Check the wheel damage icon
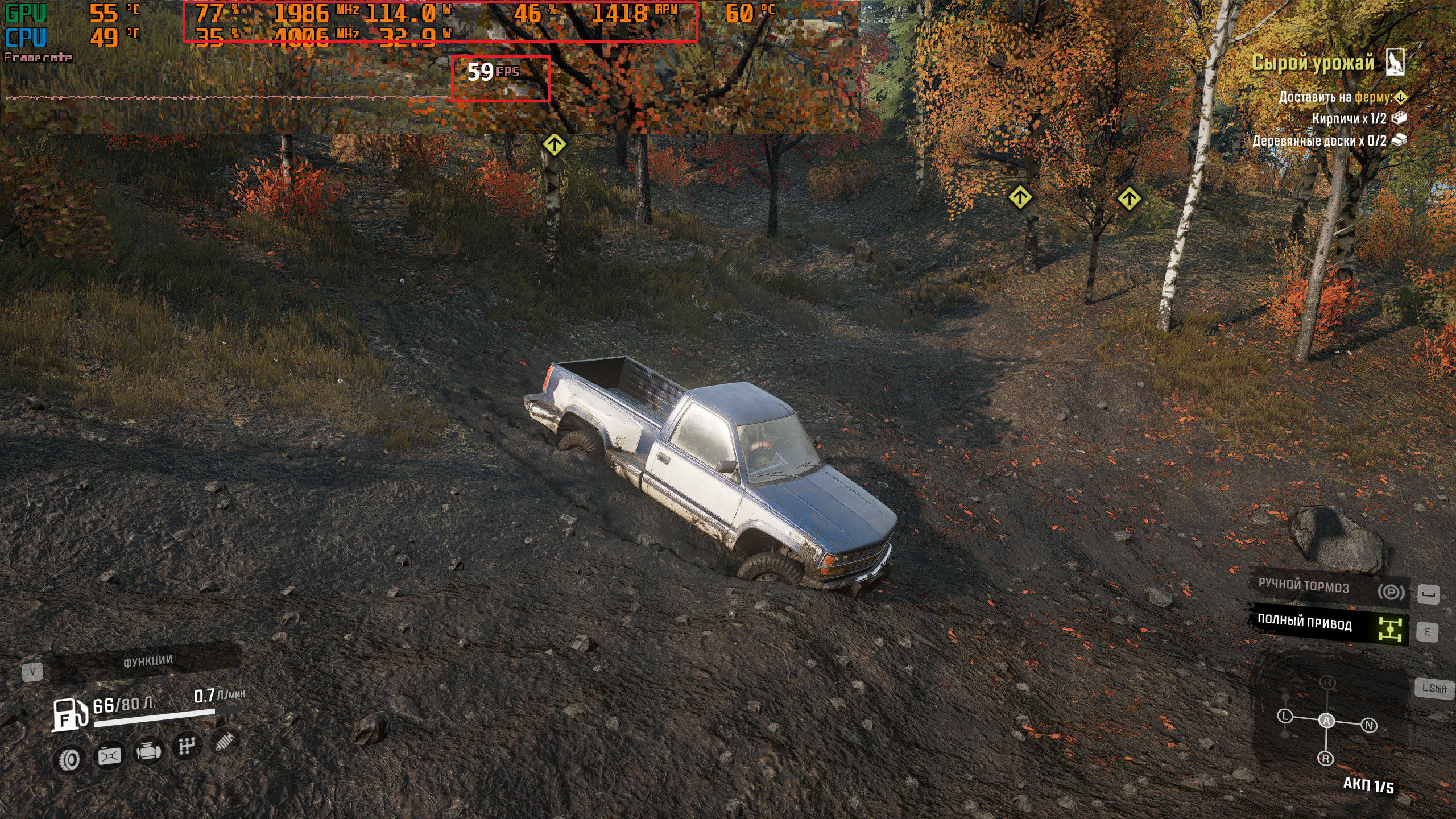The image size is (1456, 819). [x=70, y=760]
